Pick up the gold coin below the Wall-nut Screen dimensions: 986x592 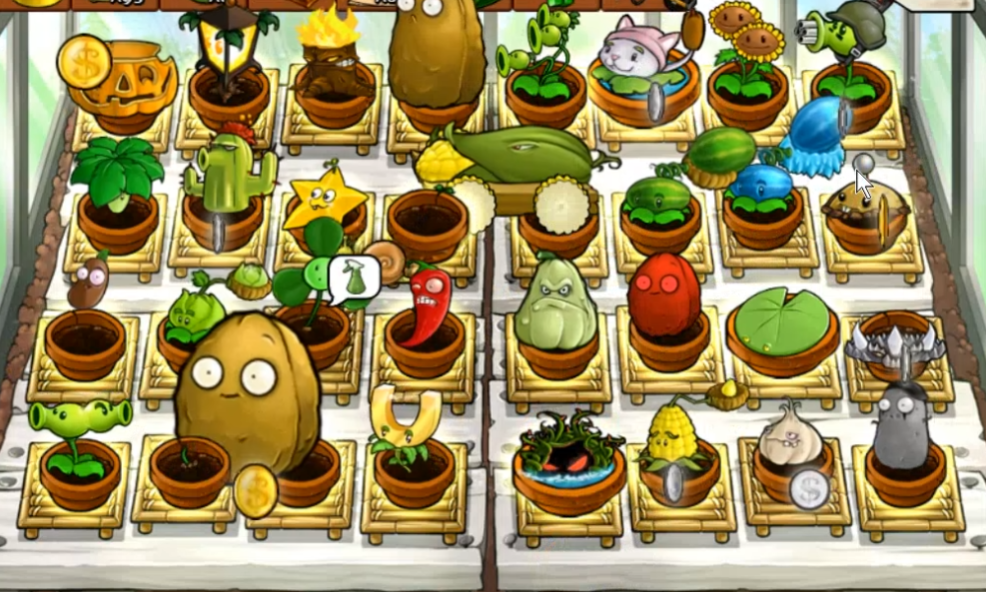click(x=255, y=491)
